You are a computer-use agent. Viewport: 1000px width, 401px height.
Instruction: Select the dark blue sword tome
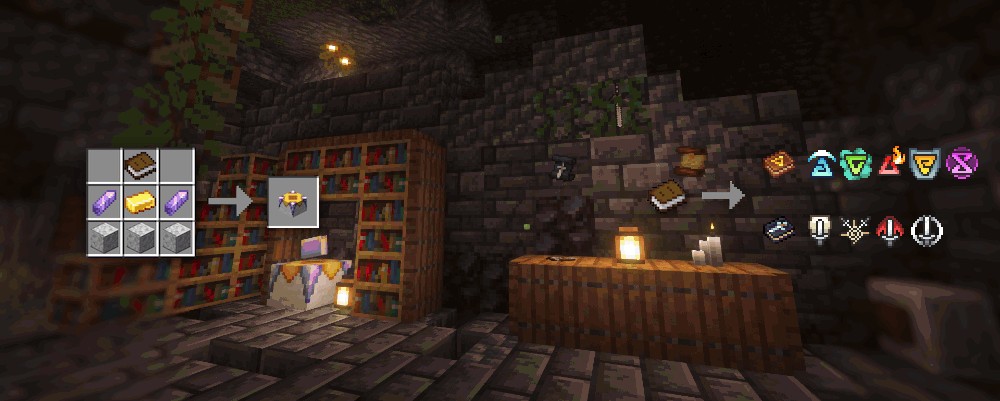(779, 229)
